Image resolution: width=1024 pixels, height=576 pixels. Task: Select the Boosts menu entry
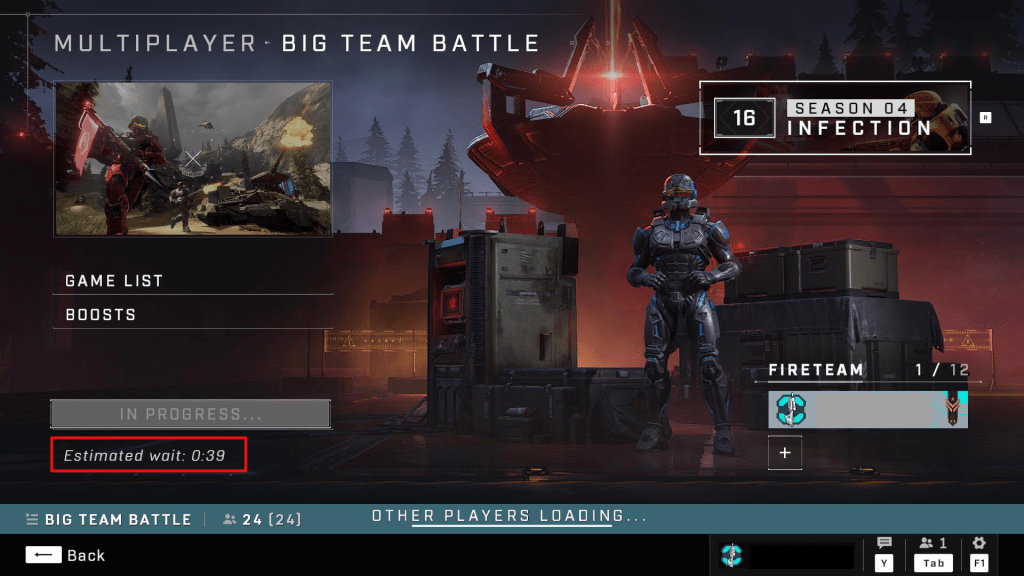(192, 315)
